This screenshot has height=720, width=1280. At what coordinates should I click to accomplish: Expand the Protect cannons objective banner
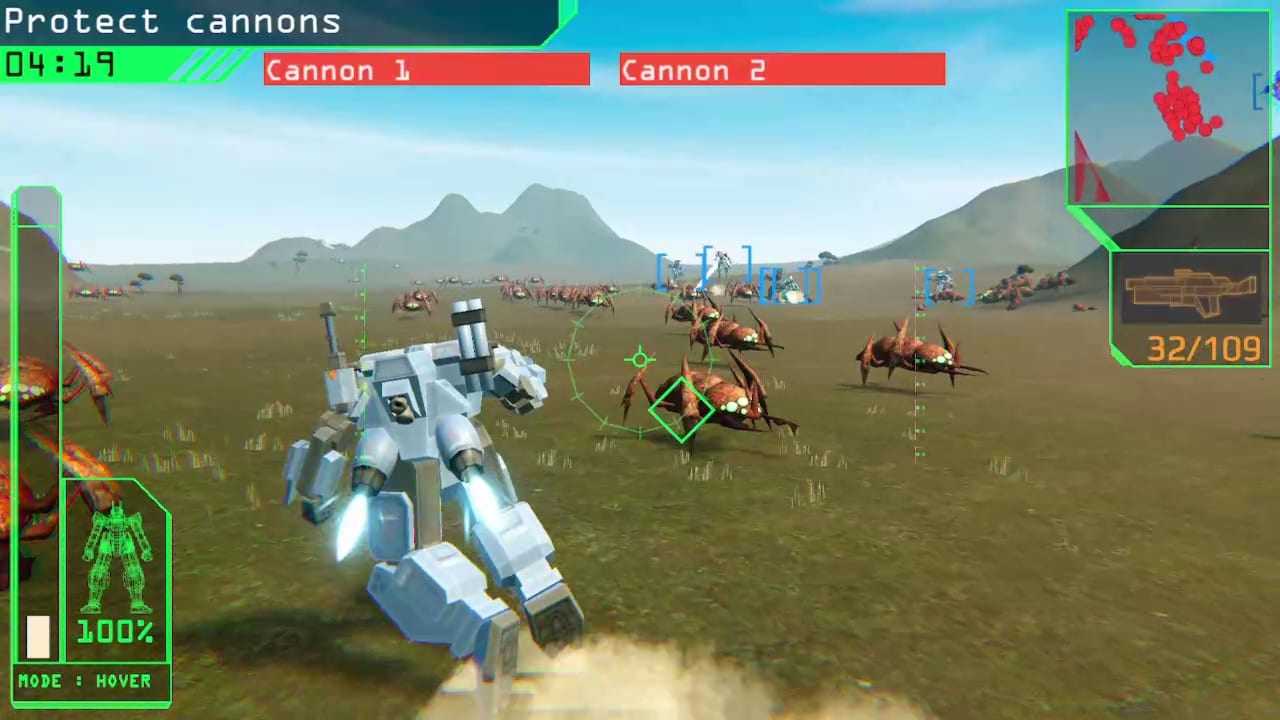click(172, 21)
